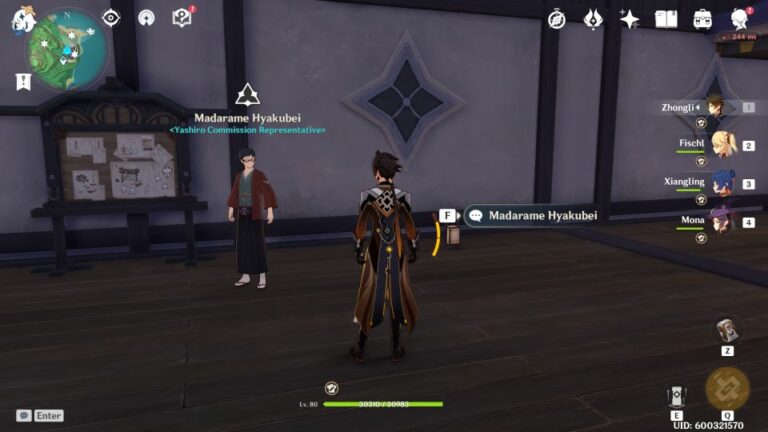Switch to Fischl in the party list
Screen dimensions: 768x432
point(722,145)
